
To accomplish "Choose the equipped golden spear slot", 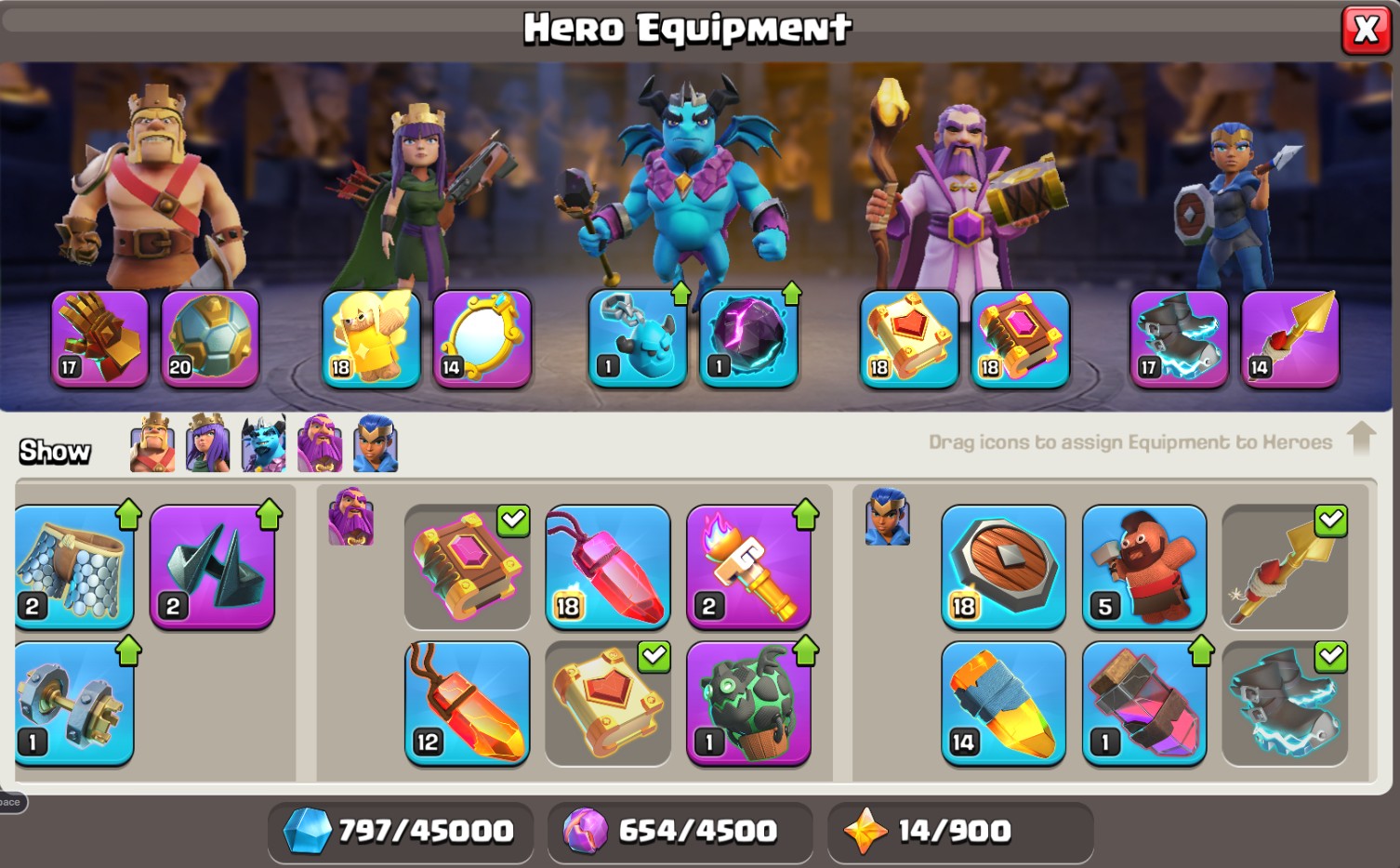I will click(1290, 338).
